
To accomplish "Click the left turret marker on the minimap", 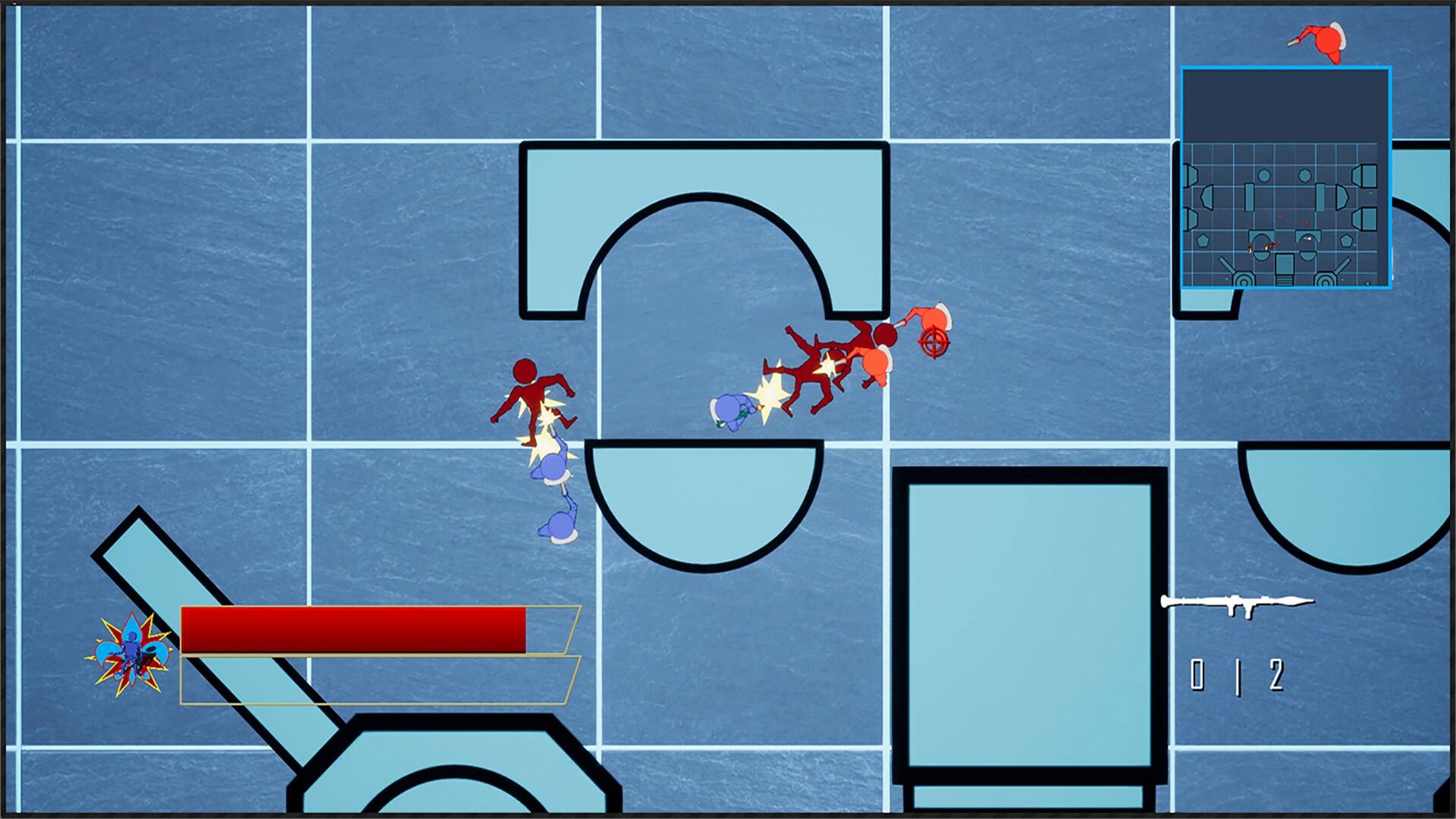I will 1244,278.
